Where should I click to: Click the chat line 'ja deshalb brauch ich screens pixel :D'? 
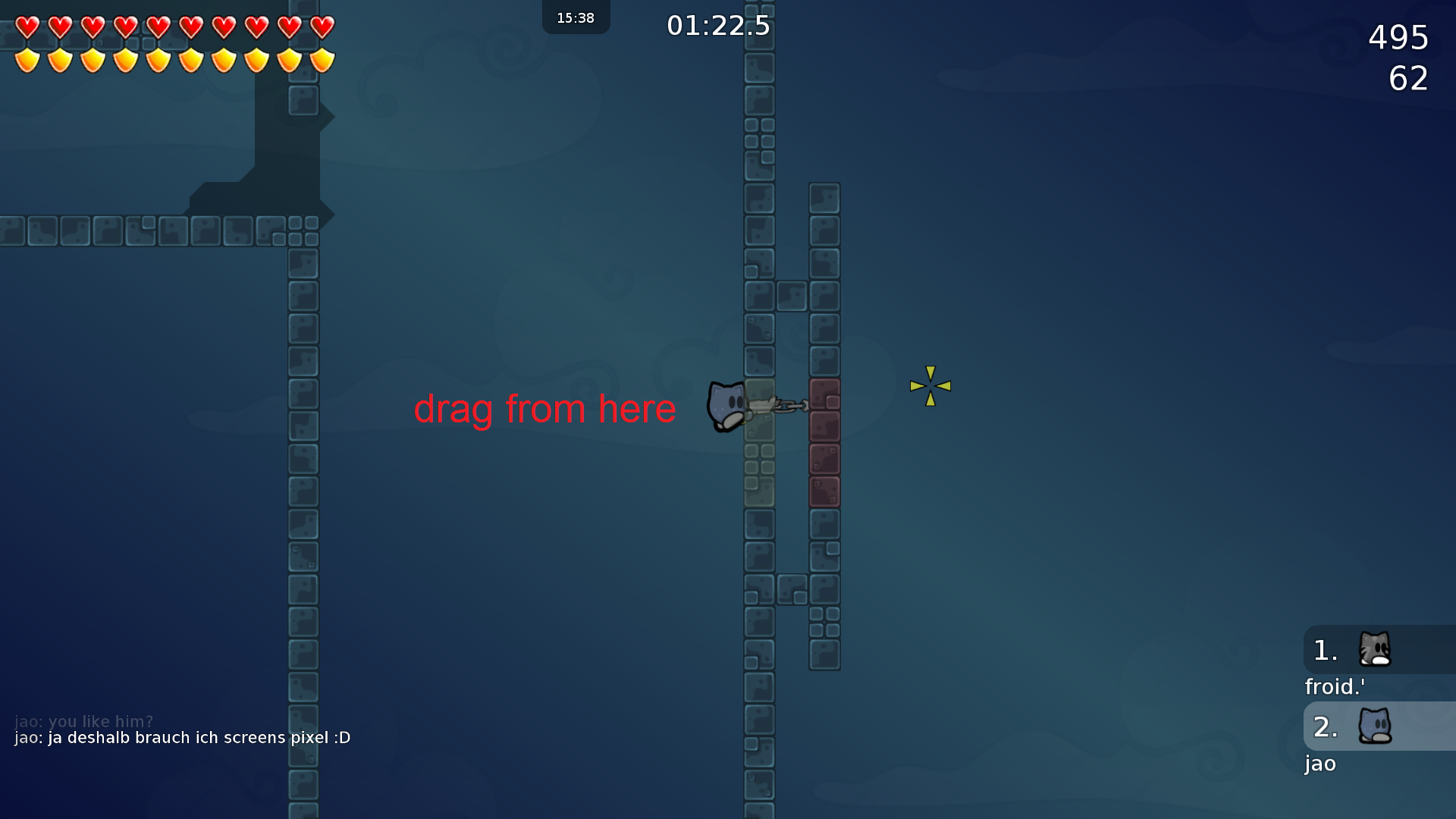point(180,737)
